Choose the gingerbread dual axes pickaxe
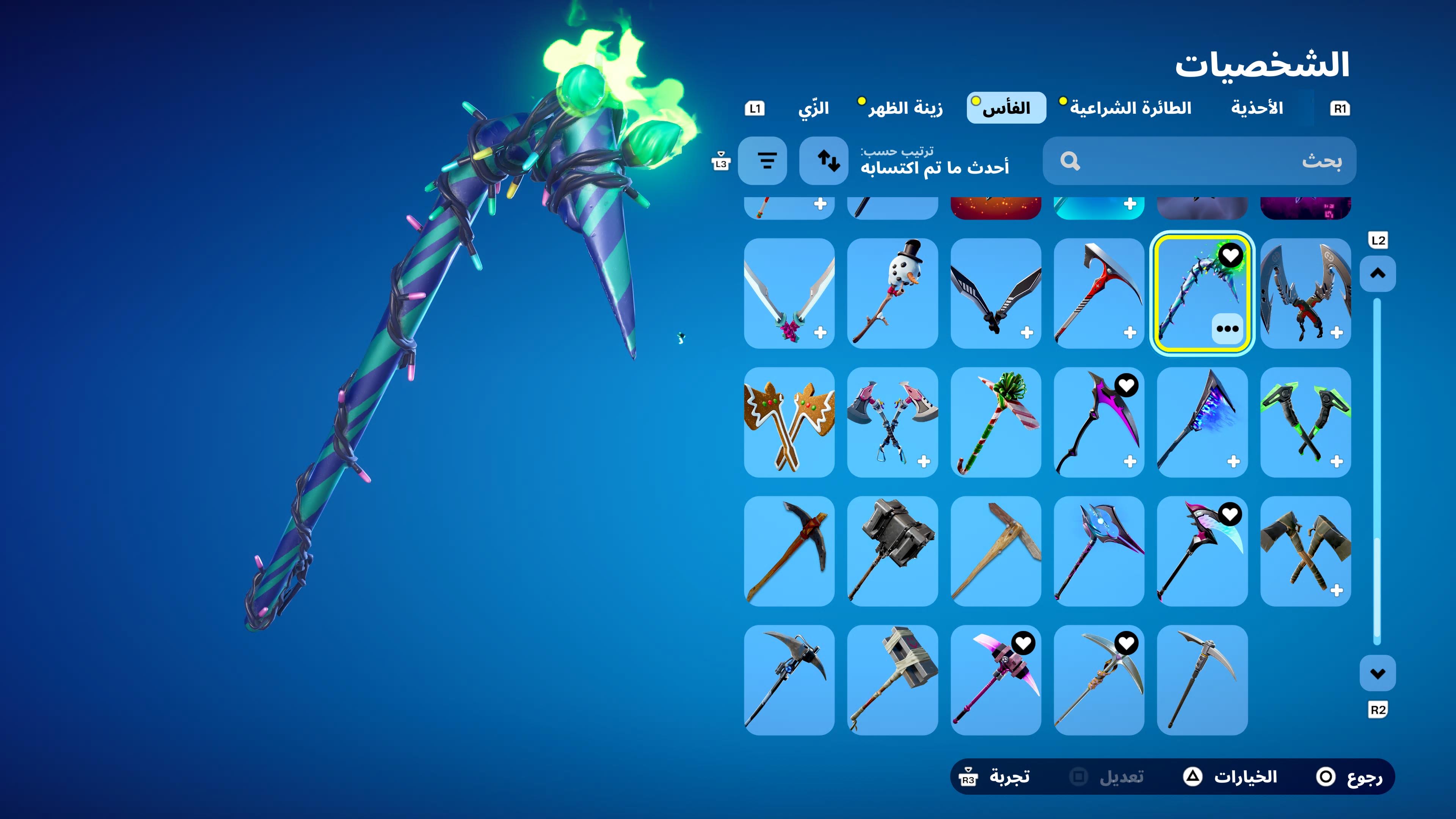Screen dimensions: 1456x819 (x=789, y=422)
